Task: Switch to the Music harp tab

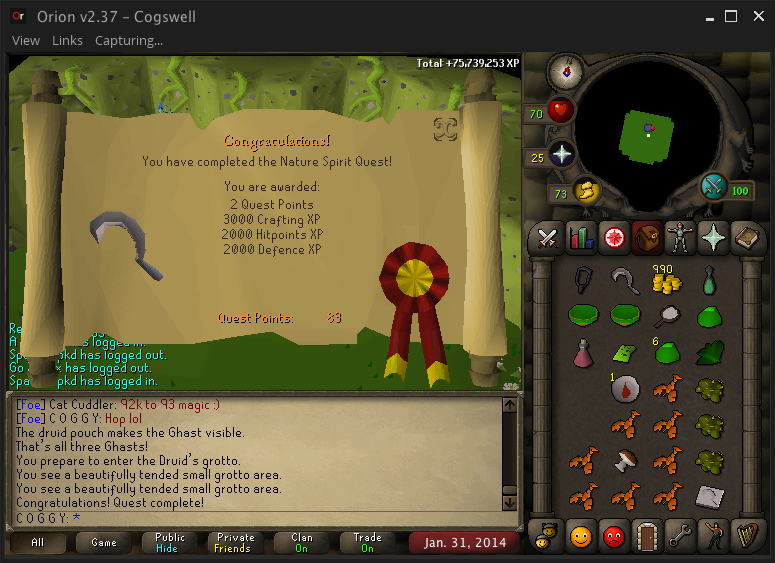Action: coord(745,536)
